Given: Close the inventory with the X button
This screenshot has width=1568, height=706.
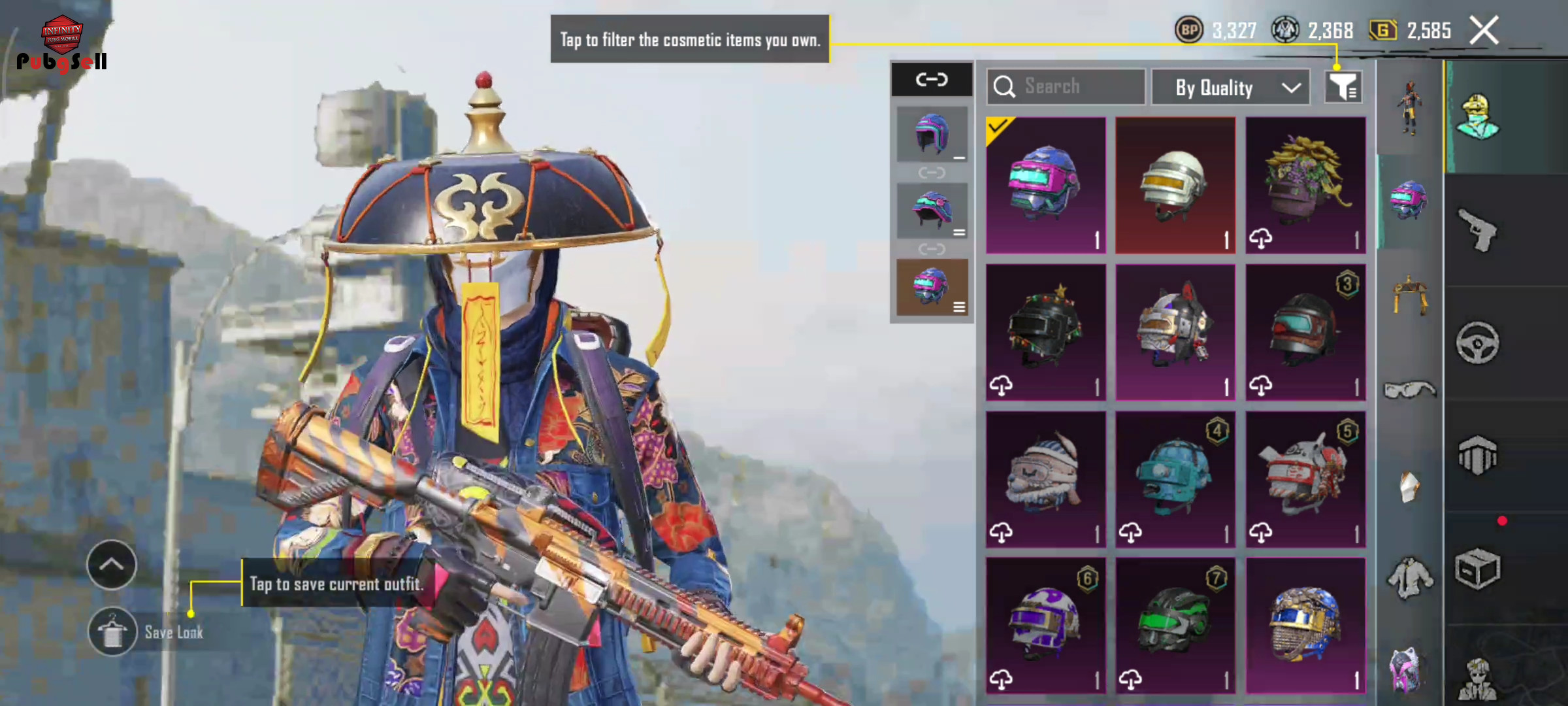Looking at the screenshot, I should [x=1484, y=30].
